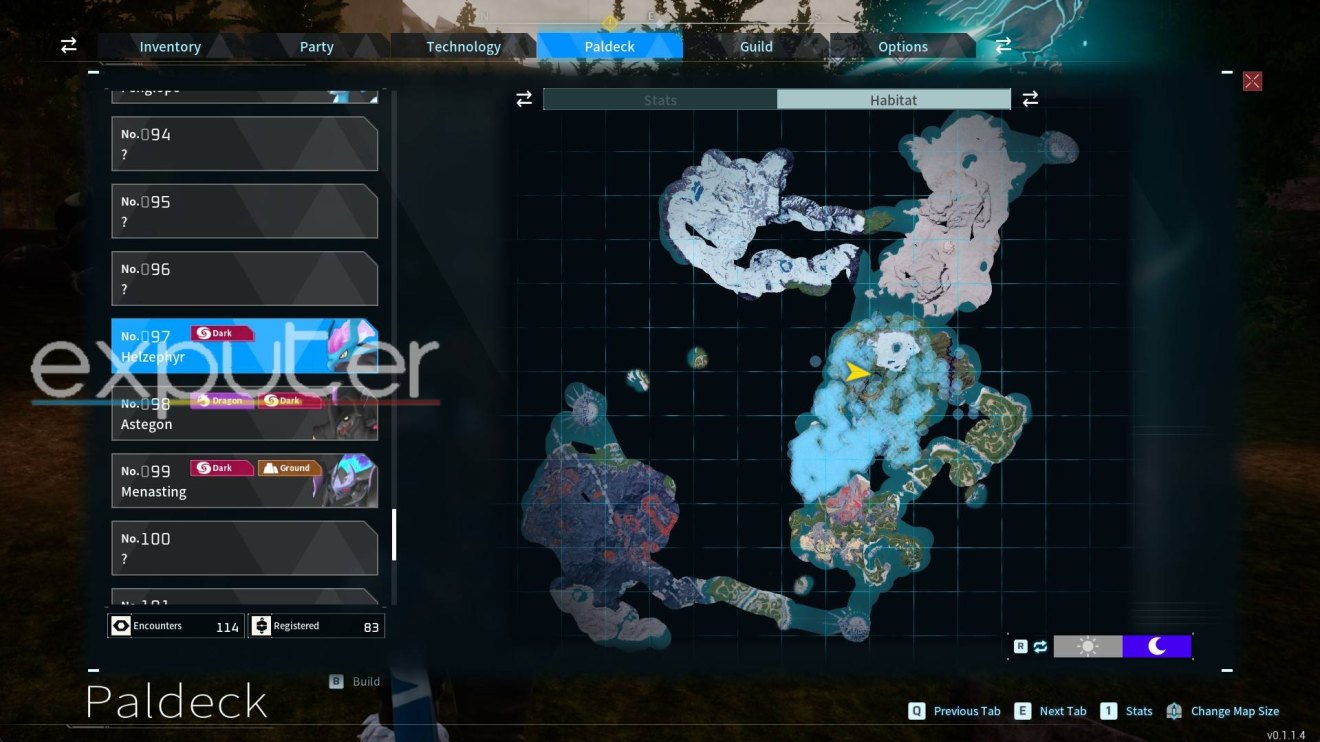
Task: Switch to daytime view with the sun icon
Action: (1087, 646)
